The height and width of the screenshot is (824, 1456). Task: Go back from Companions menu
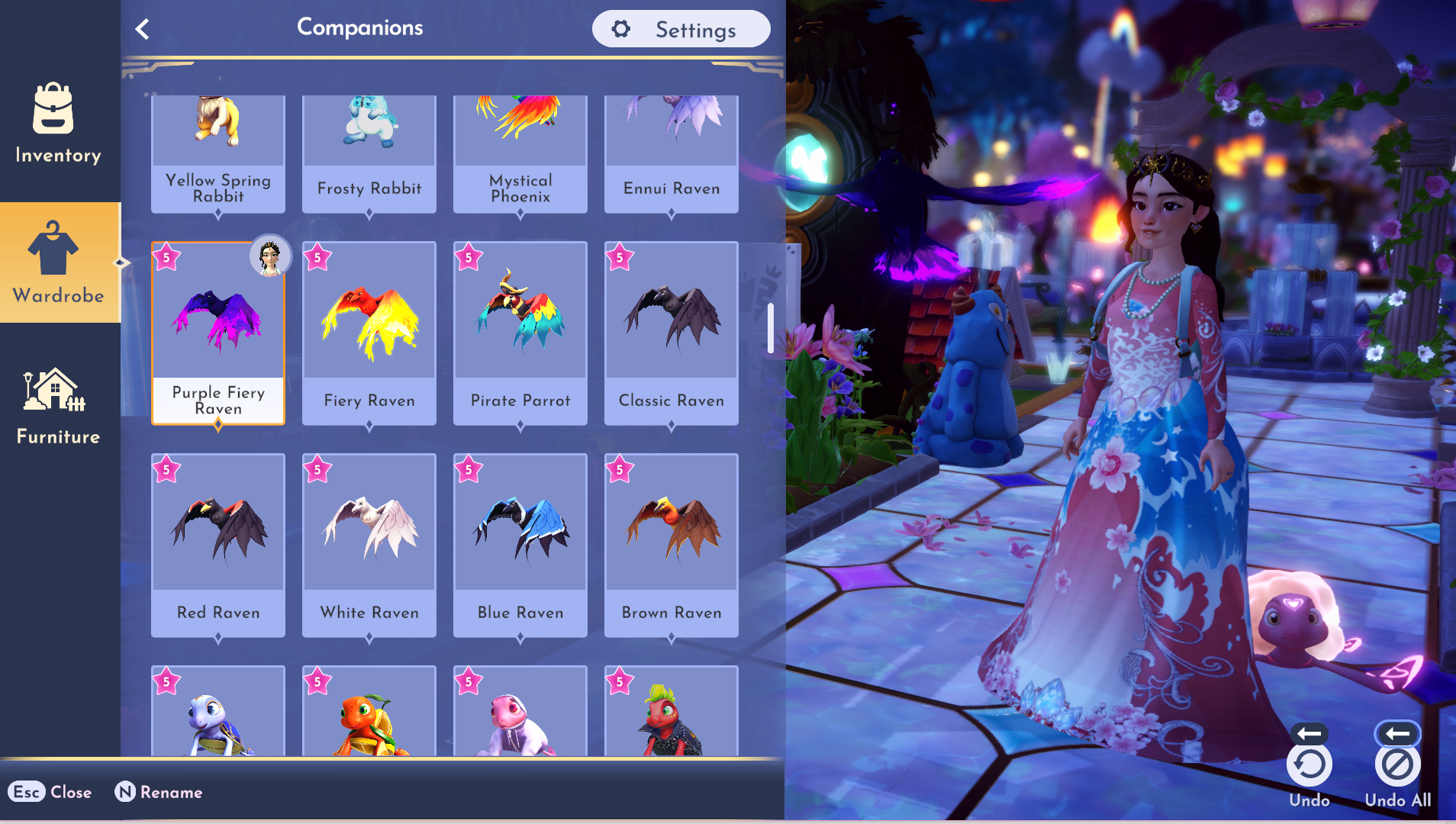(142, 29)
